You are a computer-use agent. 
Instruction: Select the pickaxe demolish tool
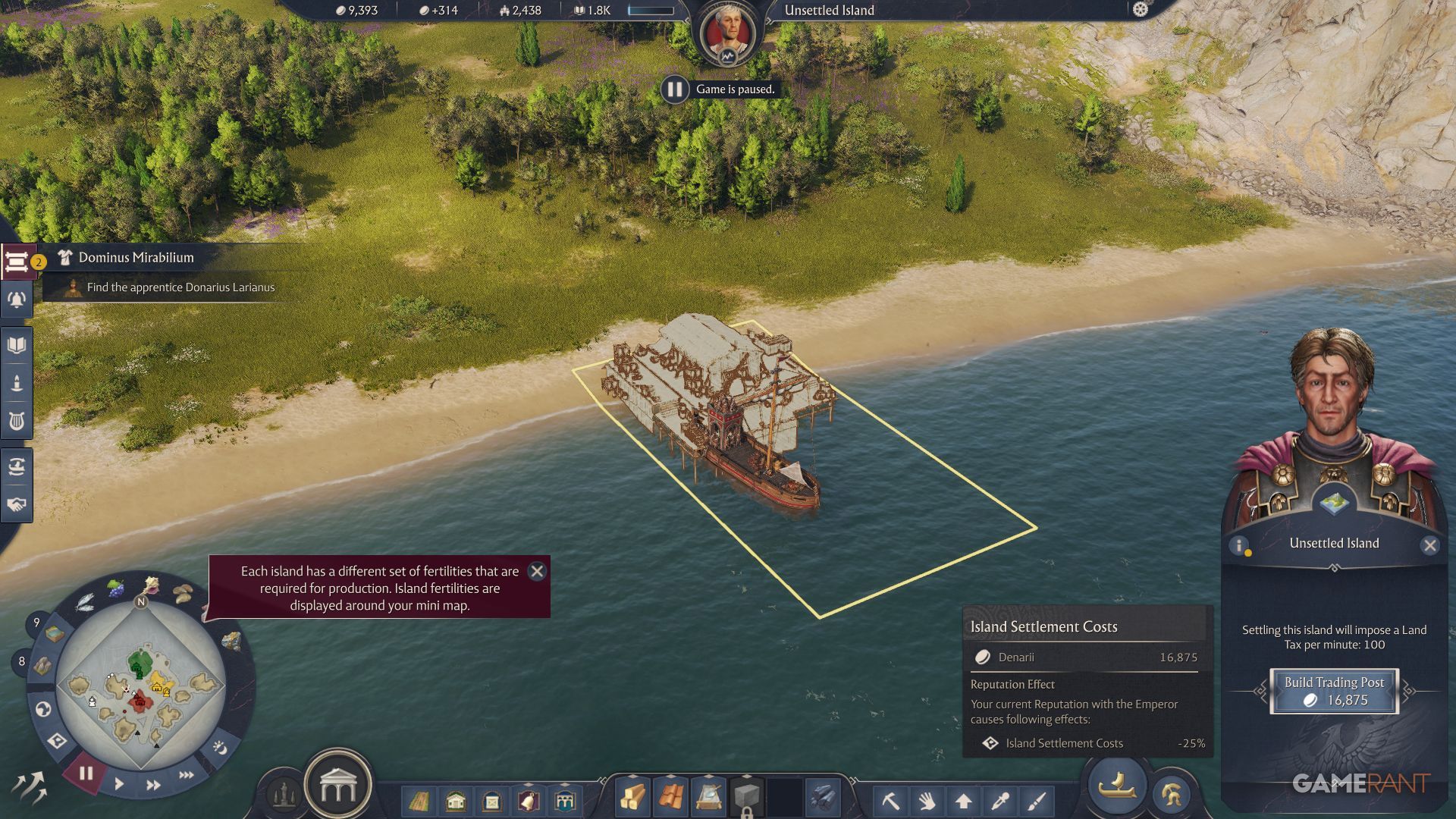[890, 800]
